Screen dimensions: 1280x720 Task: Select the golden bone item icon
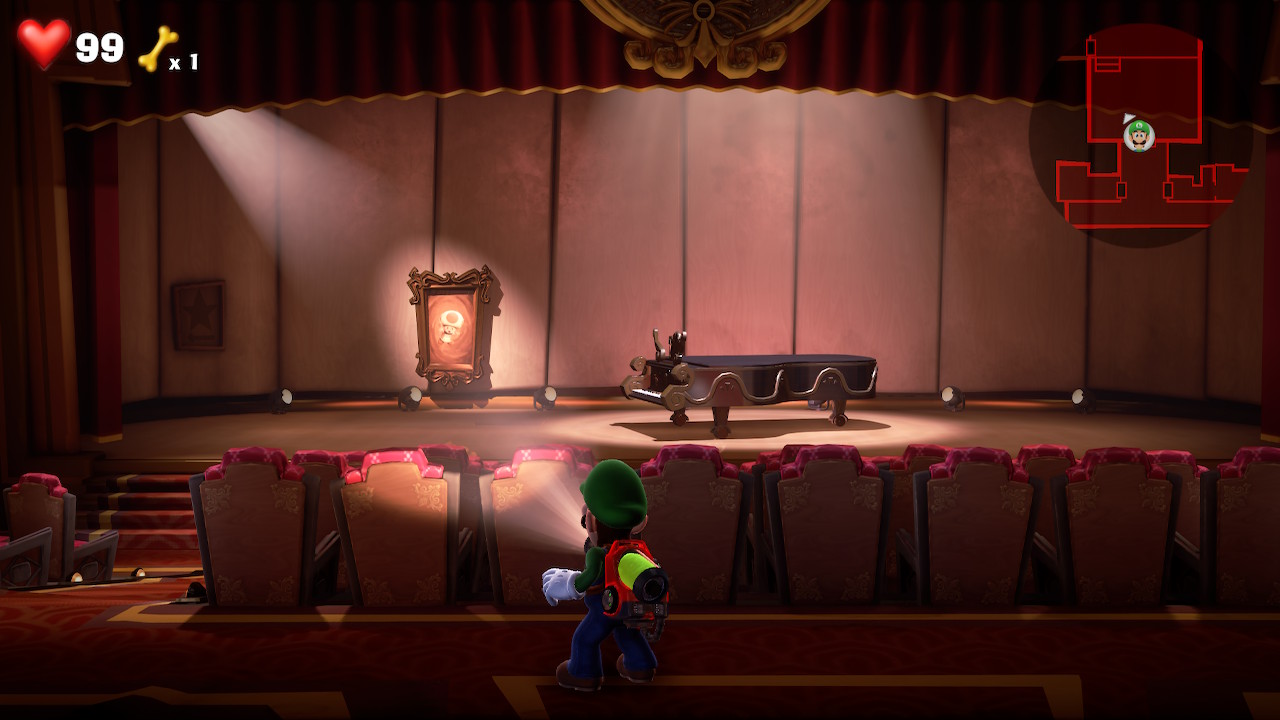pos(158,49)
